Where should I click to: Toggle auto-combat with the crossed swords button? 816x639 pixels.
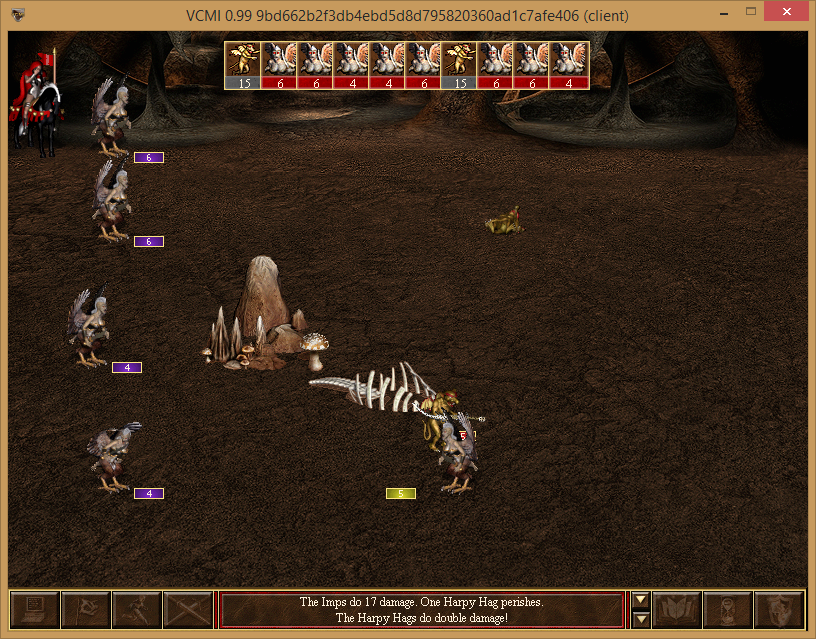point(188,608)
